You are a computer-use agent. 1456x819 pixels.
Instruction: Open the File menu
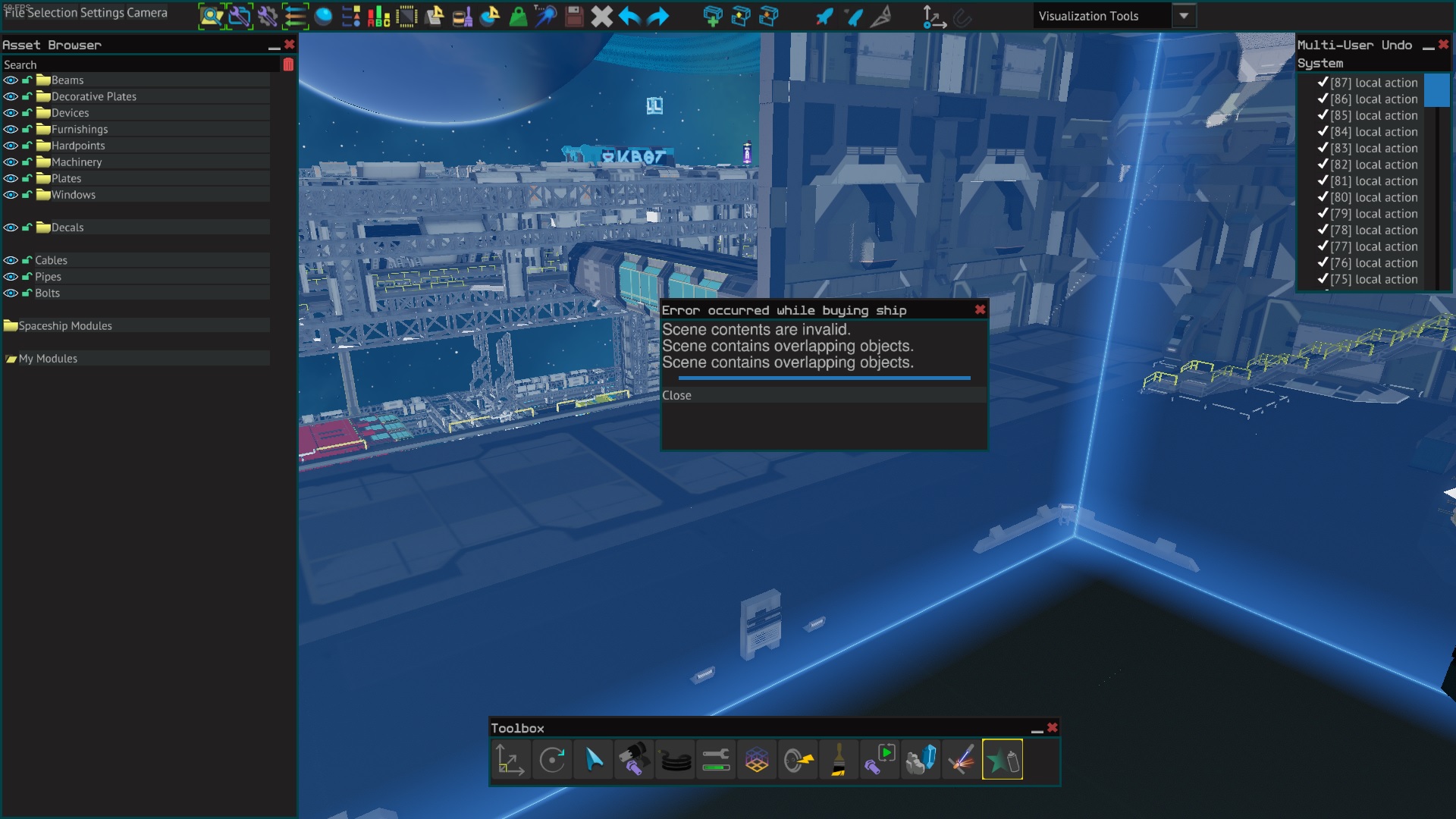click(14, 13)
